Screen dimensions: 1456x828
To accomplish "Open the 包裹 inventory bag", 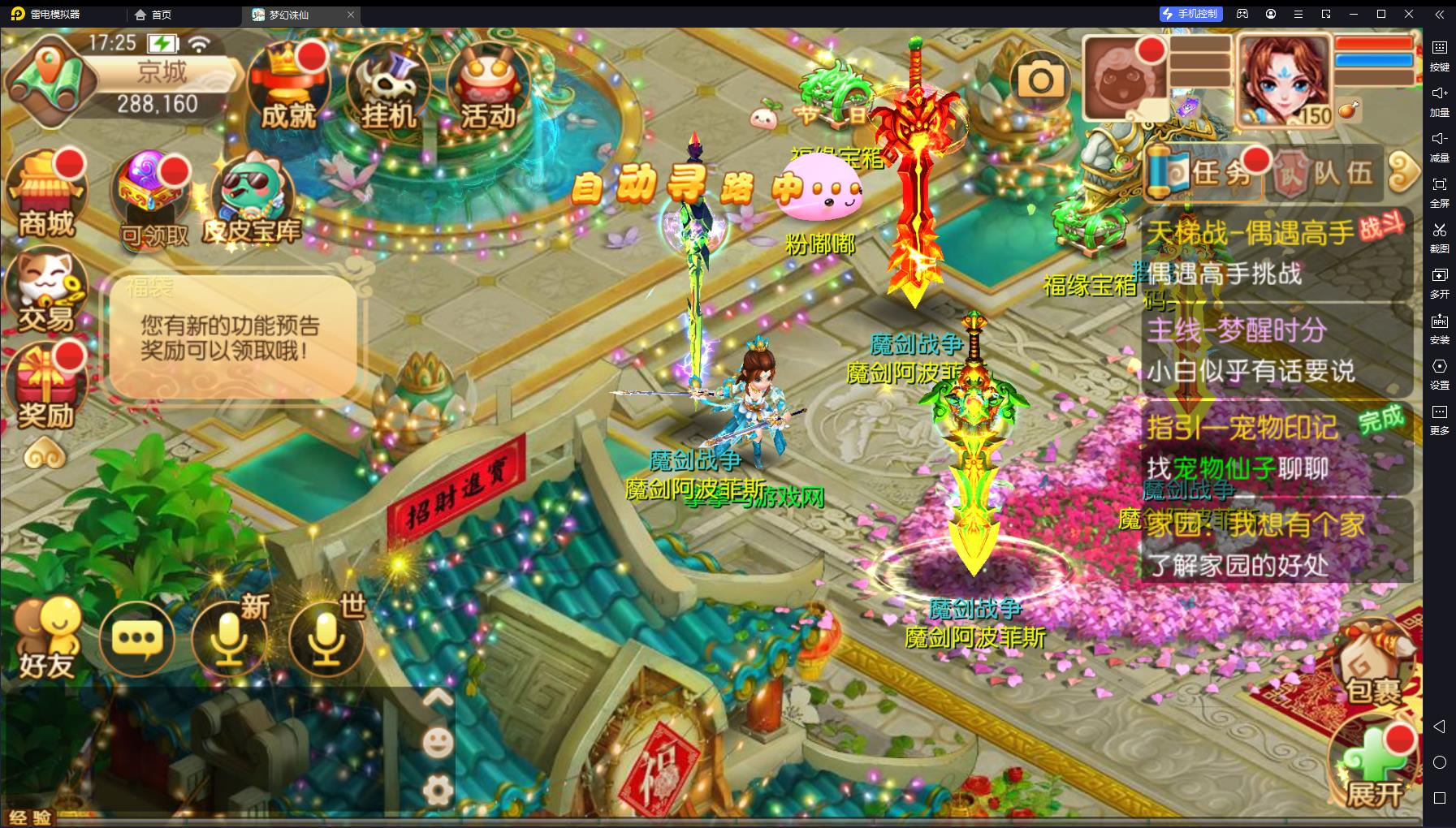I will (1373, 666).
